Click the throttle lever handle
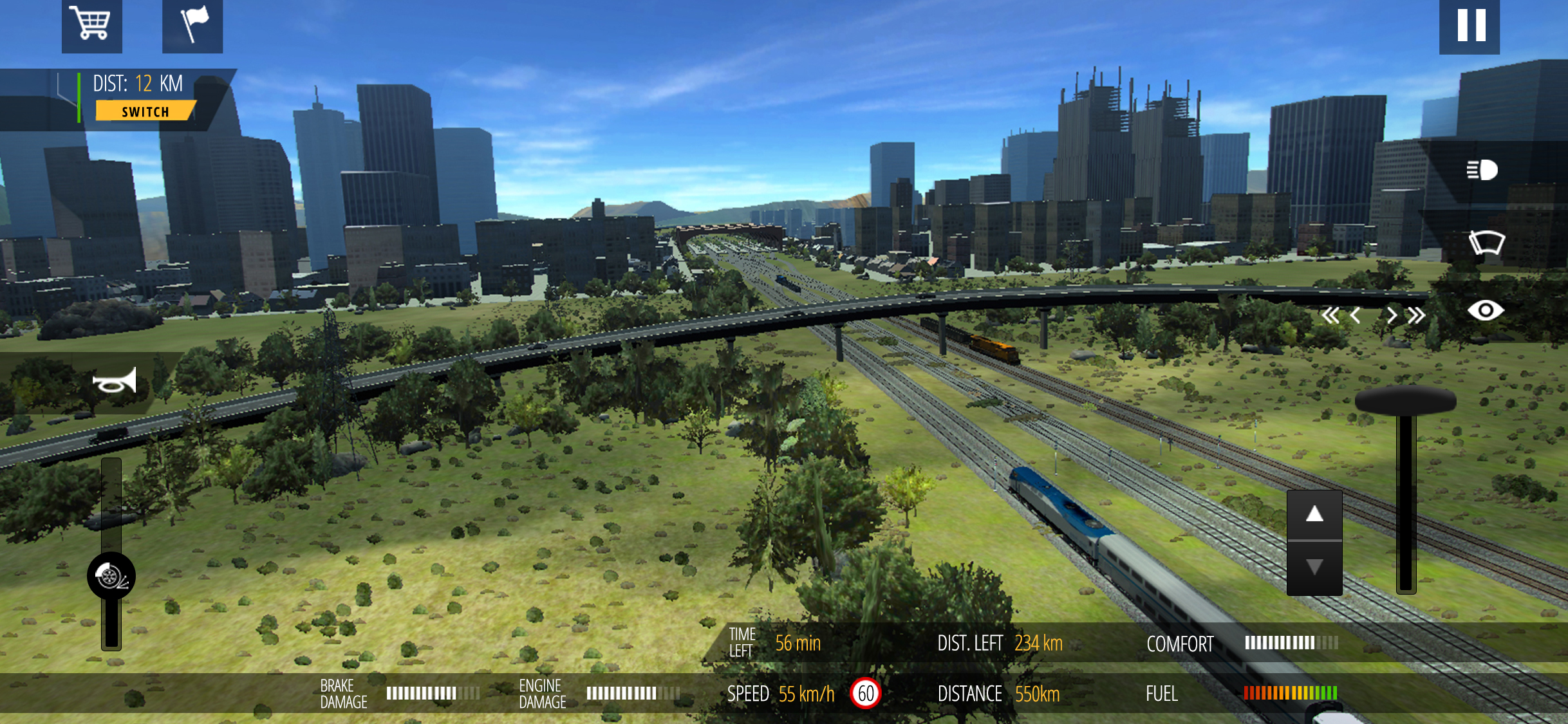The width and height of the screenshot is (1568, 724). pos(1406,401)
